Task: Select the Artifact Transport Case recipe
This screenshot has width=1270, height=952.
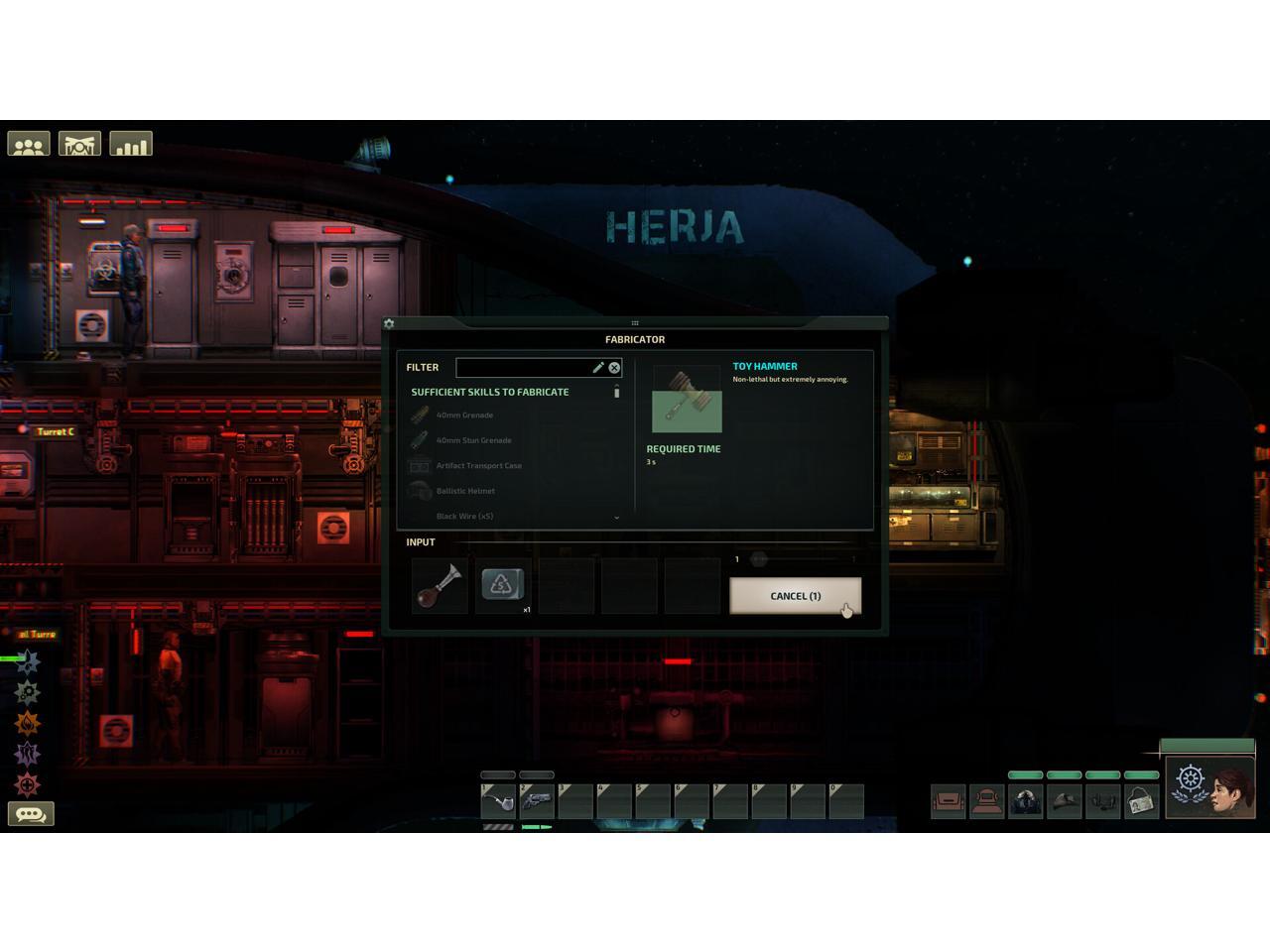Action: click(478, 466)
